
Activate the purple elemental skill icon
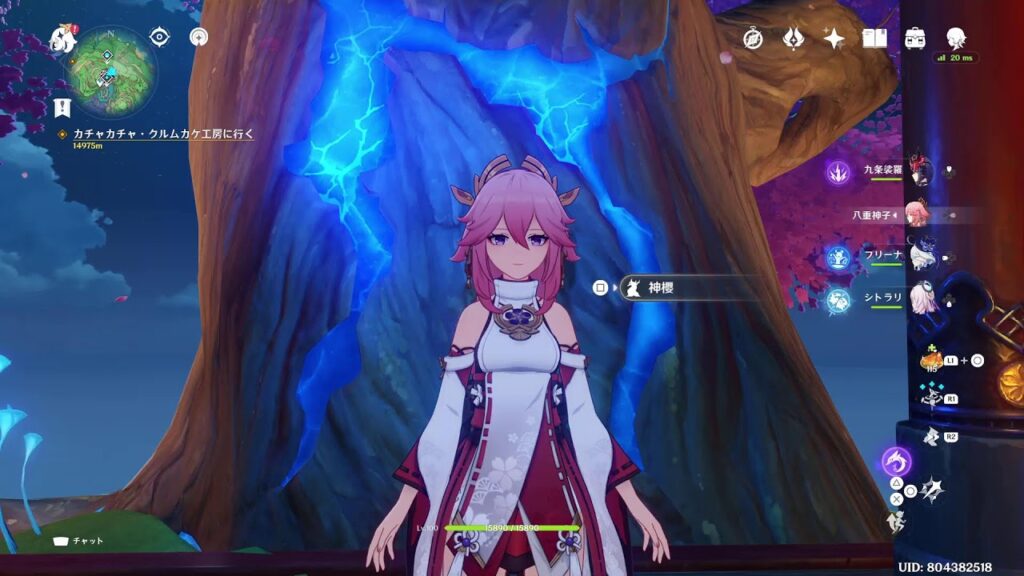[x=895, y=461]
